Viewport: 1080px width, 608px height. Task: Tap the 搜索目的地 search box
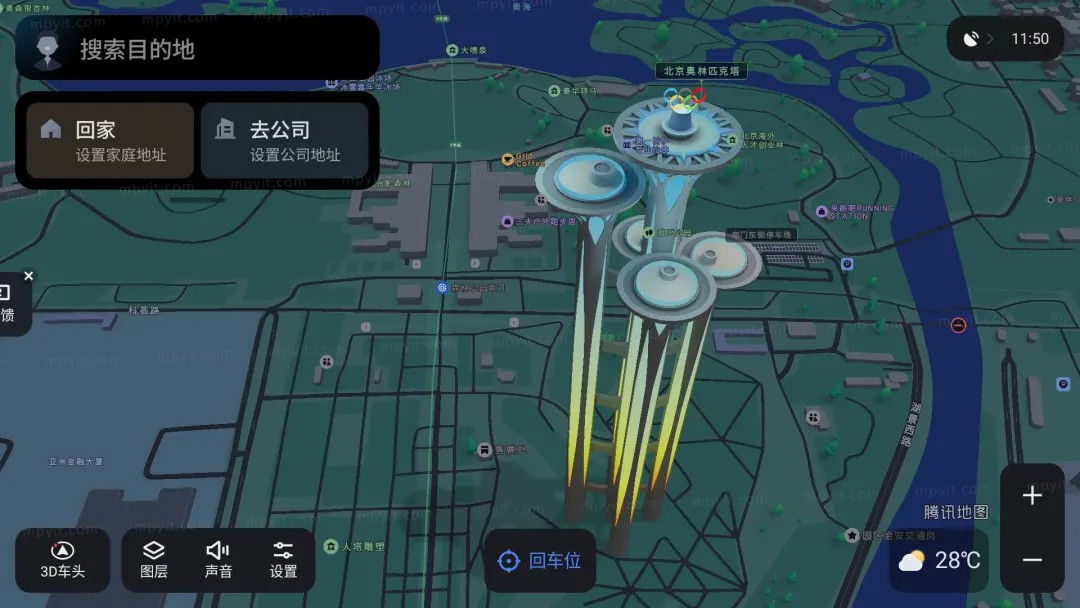(x=220, y=49)
